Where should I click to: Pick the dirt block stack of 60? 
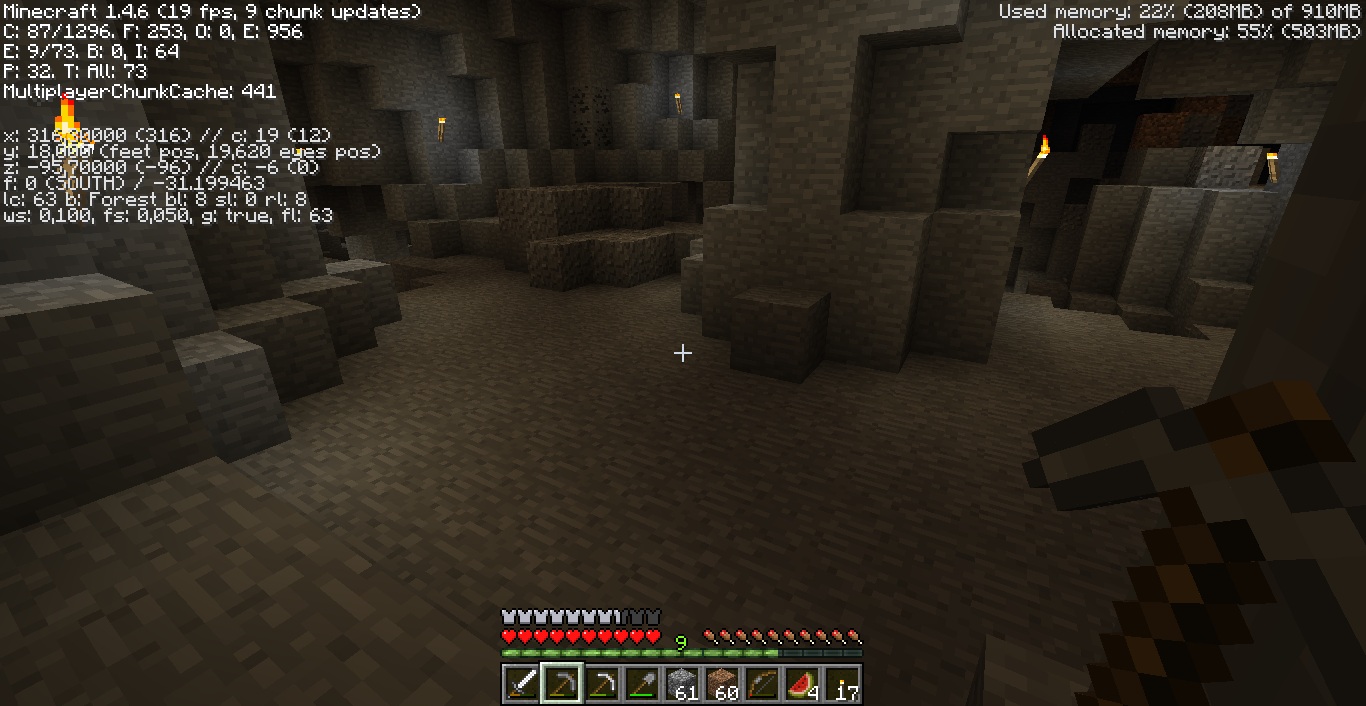(722, 685)
